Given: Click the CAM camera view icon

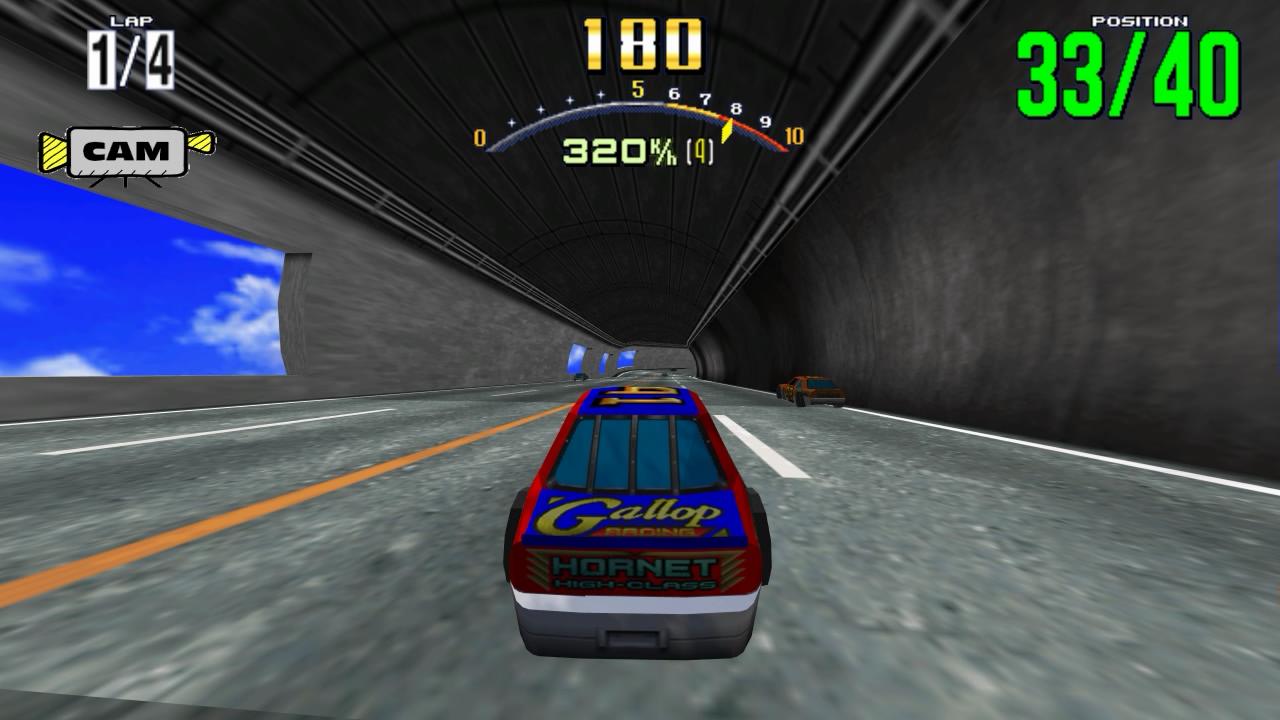Looking at the screenshot, I should pyautogui.click(x=127, y=152).
